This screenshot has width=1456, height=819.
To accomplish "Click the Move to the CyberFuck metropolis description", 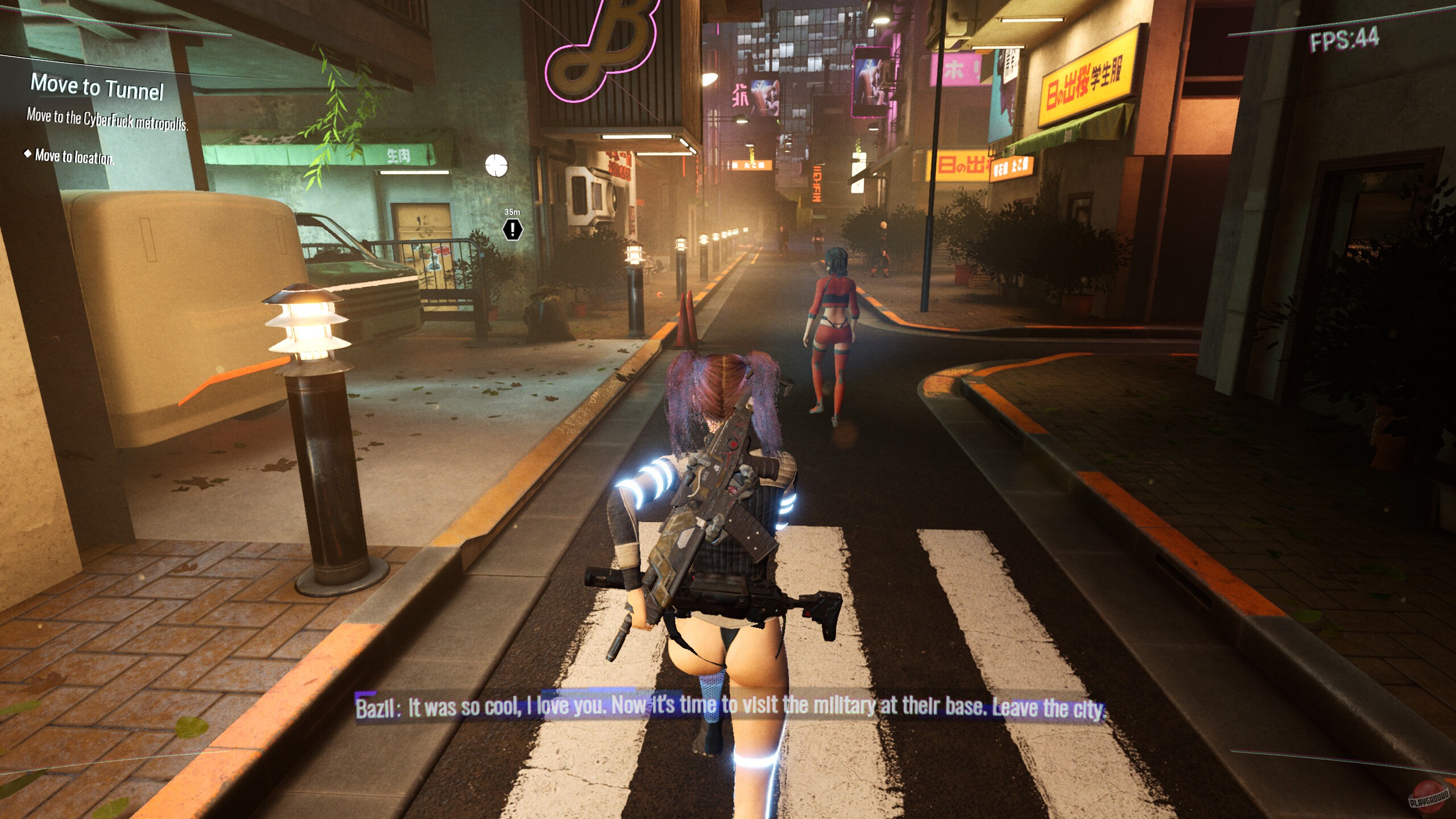I will [106, 121].
